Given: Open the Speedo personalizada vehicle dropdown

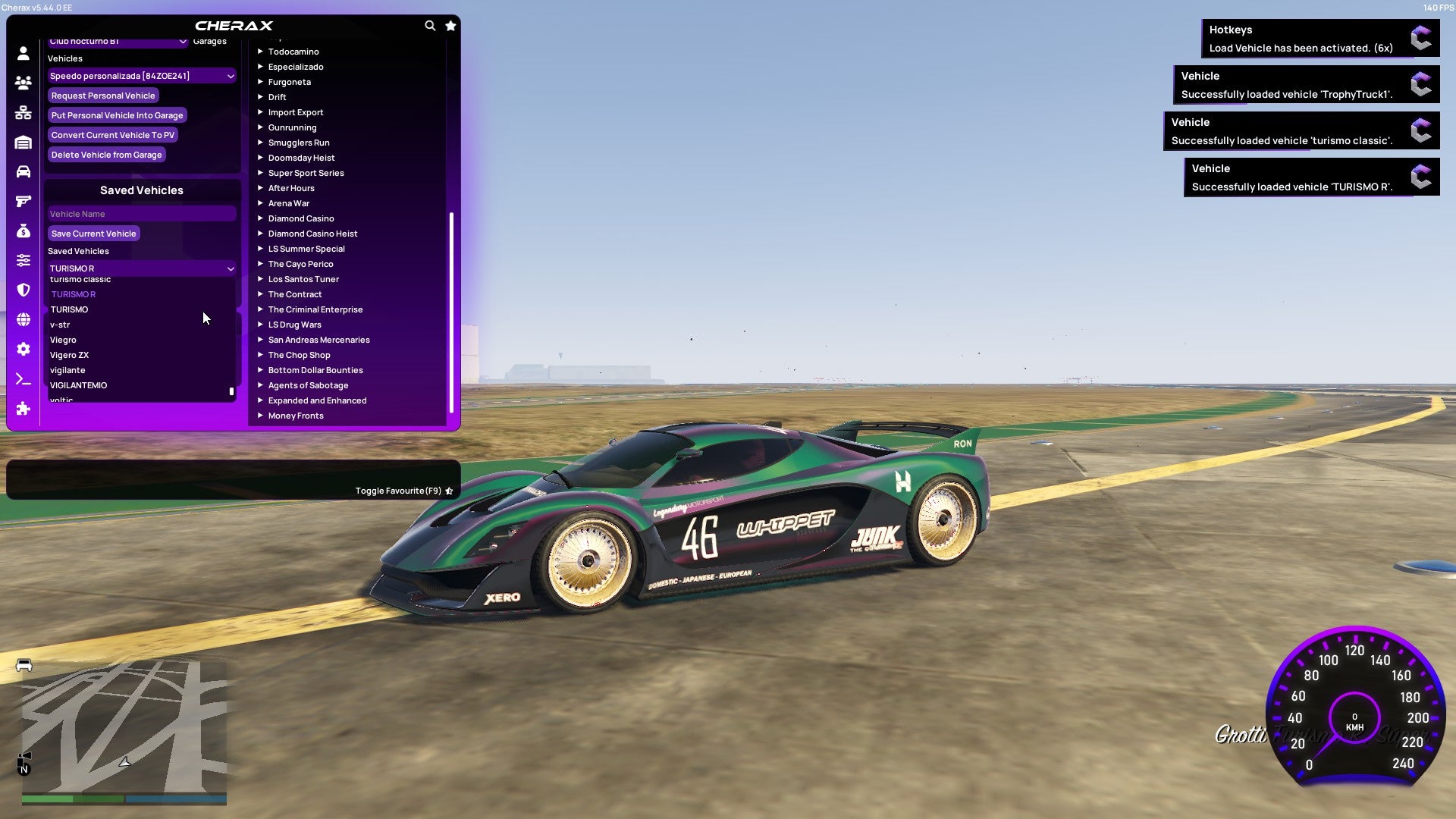Looking at the screenshot, I should (141, 76).
